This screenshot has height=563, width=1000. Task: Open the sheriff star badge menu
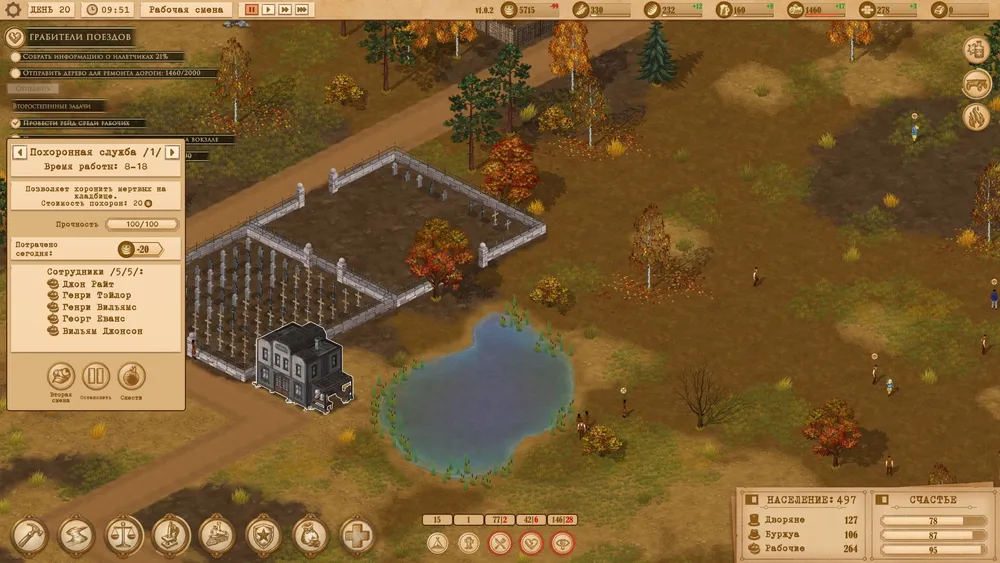[x=264, y=535]
